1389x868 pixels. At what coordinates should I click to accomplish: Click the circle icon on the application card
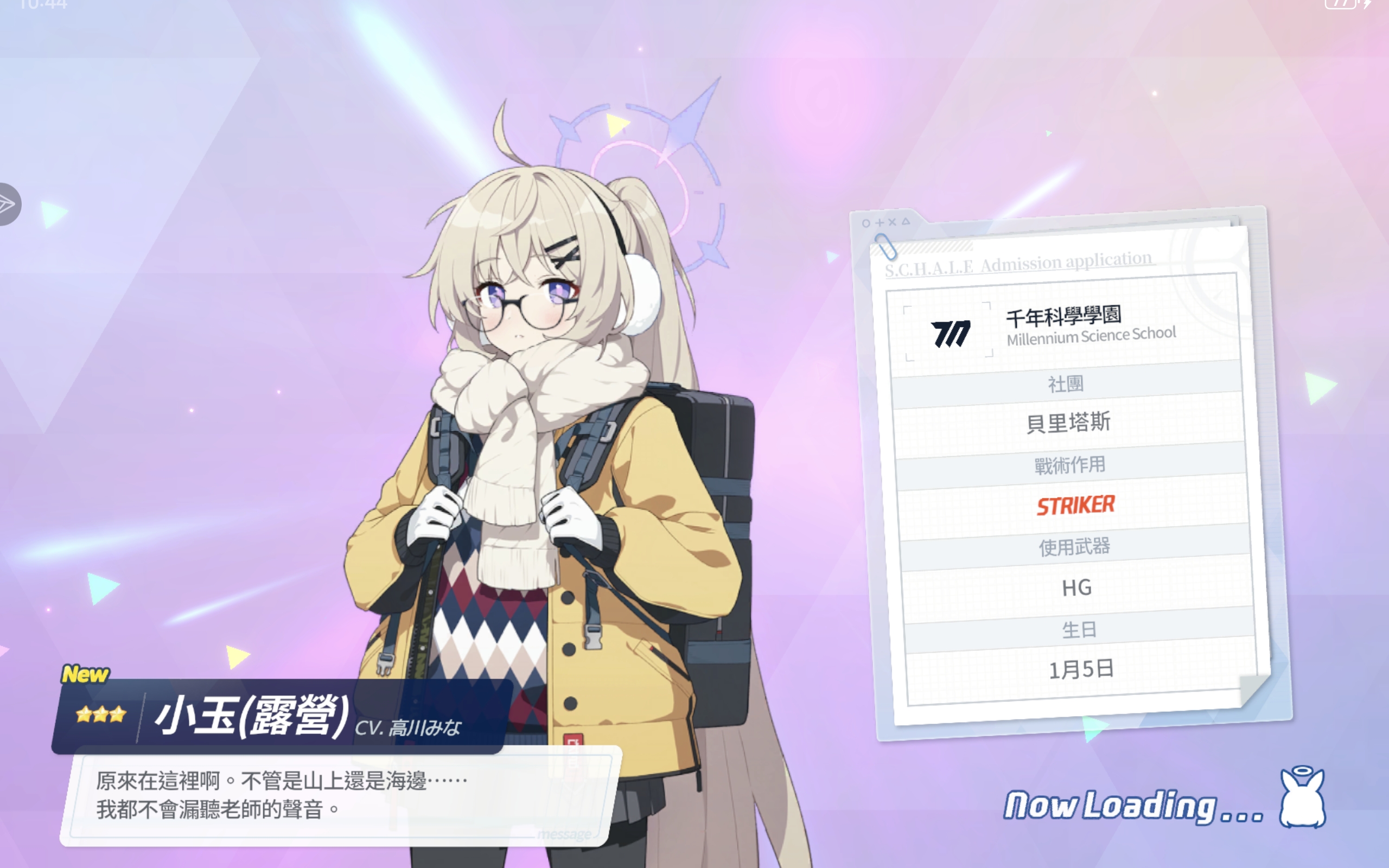865,223
